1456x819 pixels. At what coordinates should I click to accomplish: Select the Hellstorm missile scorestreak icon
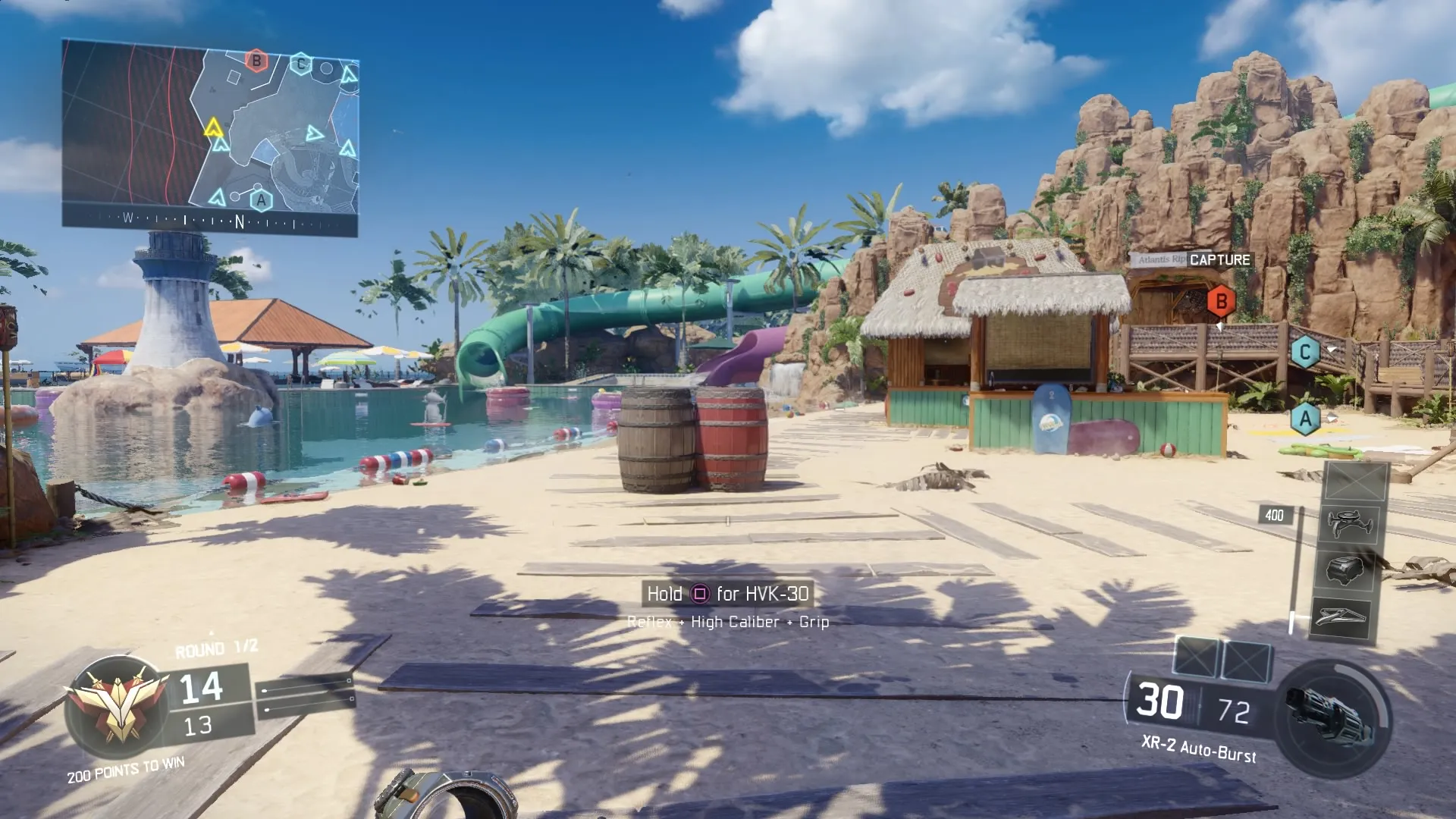[1341, 615]
